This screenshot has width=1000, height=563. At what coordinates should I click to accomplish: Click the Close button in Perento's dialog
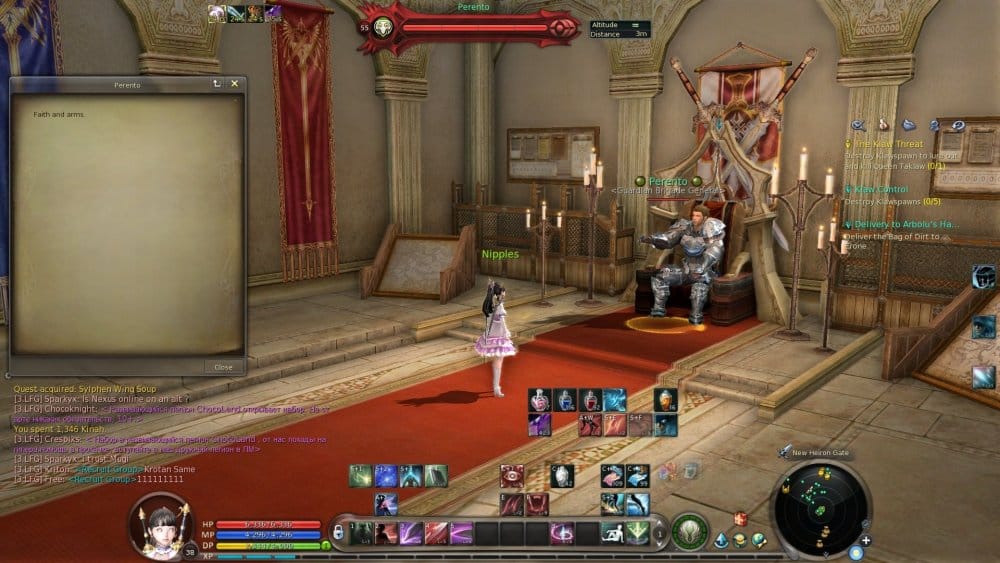point(223,367)
